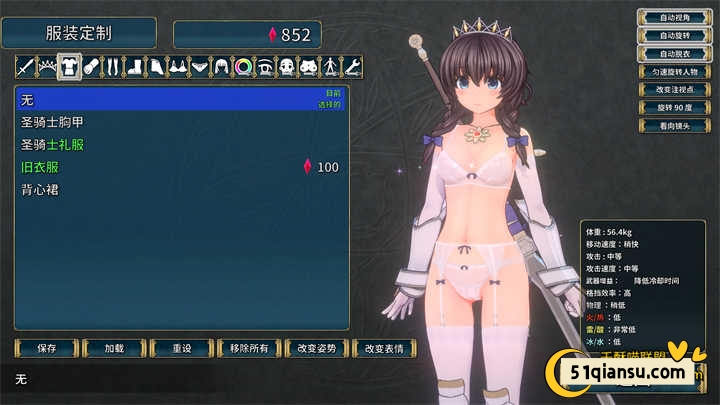Click 改变表情 to change expression

[384, 349]
